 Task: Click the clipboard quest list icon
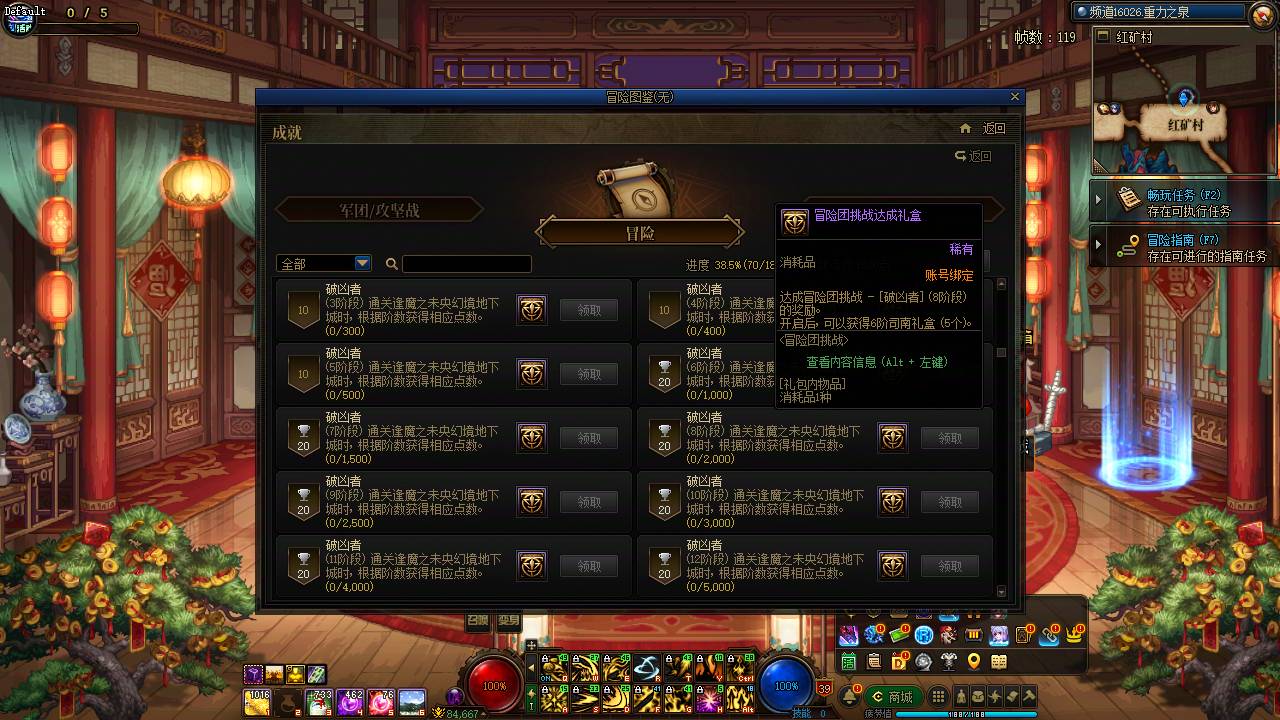point(874,662)
